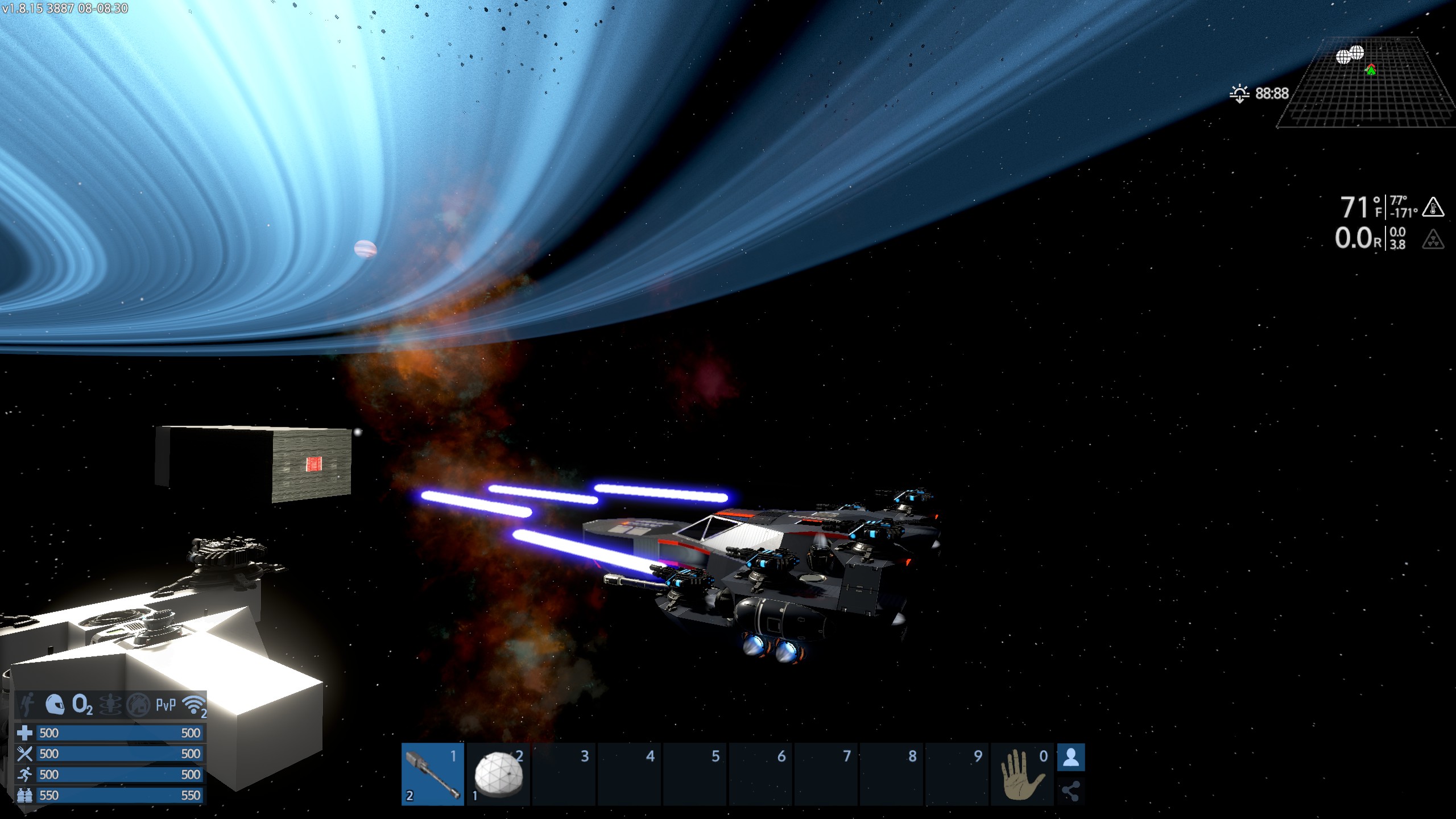Click the temperature warning triangle icon
The image size is (1456, 819).
(x=1433, y=207)
